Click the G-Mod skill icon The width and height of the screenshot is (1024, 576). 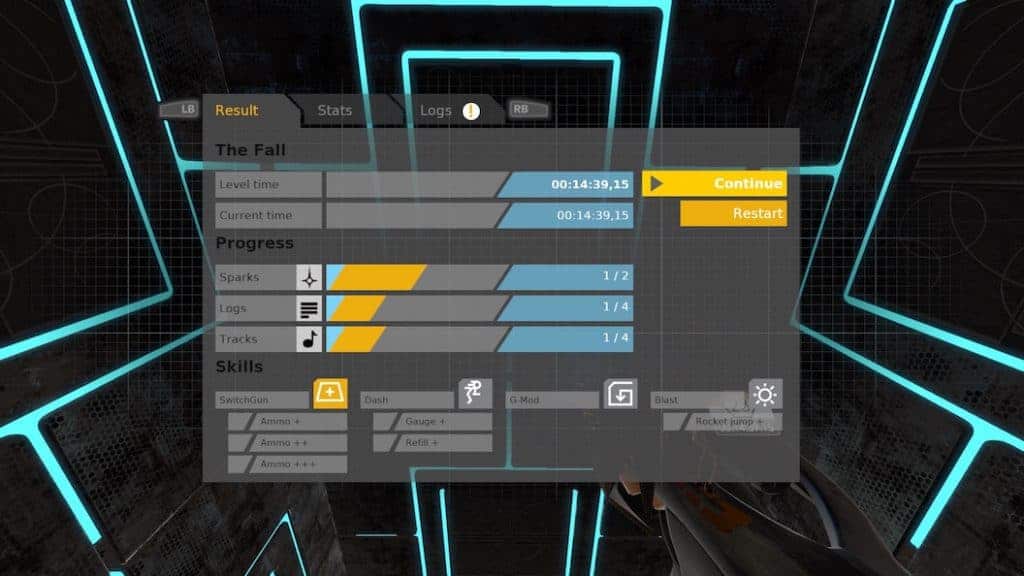pos(620,394)
